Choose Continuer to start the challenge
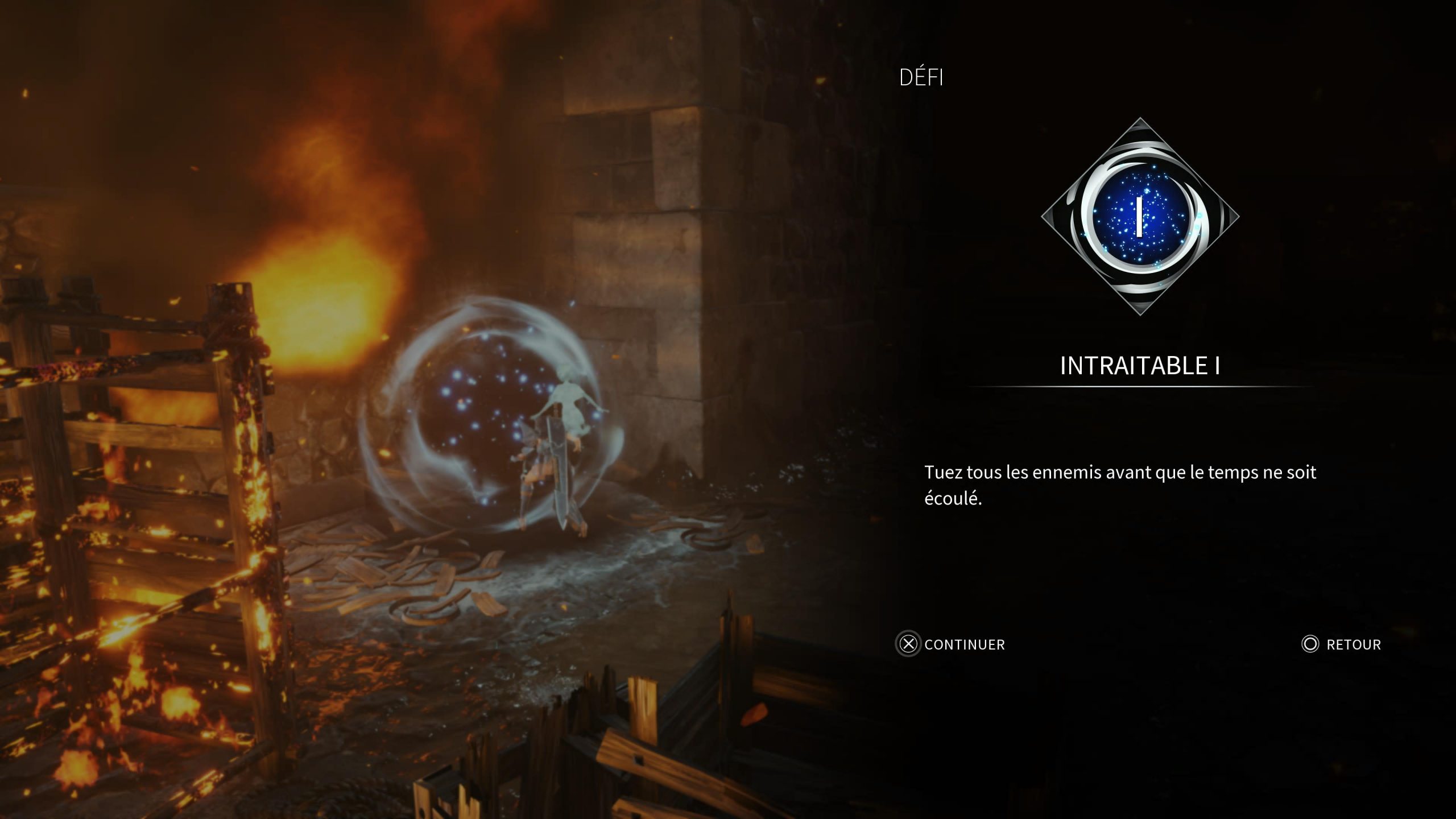Viewport: 1456px width, 819px height. (x=951, y=644)
